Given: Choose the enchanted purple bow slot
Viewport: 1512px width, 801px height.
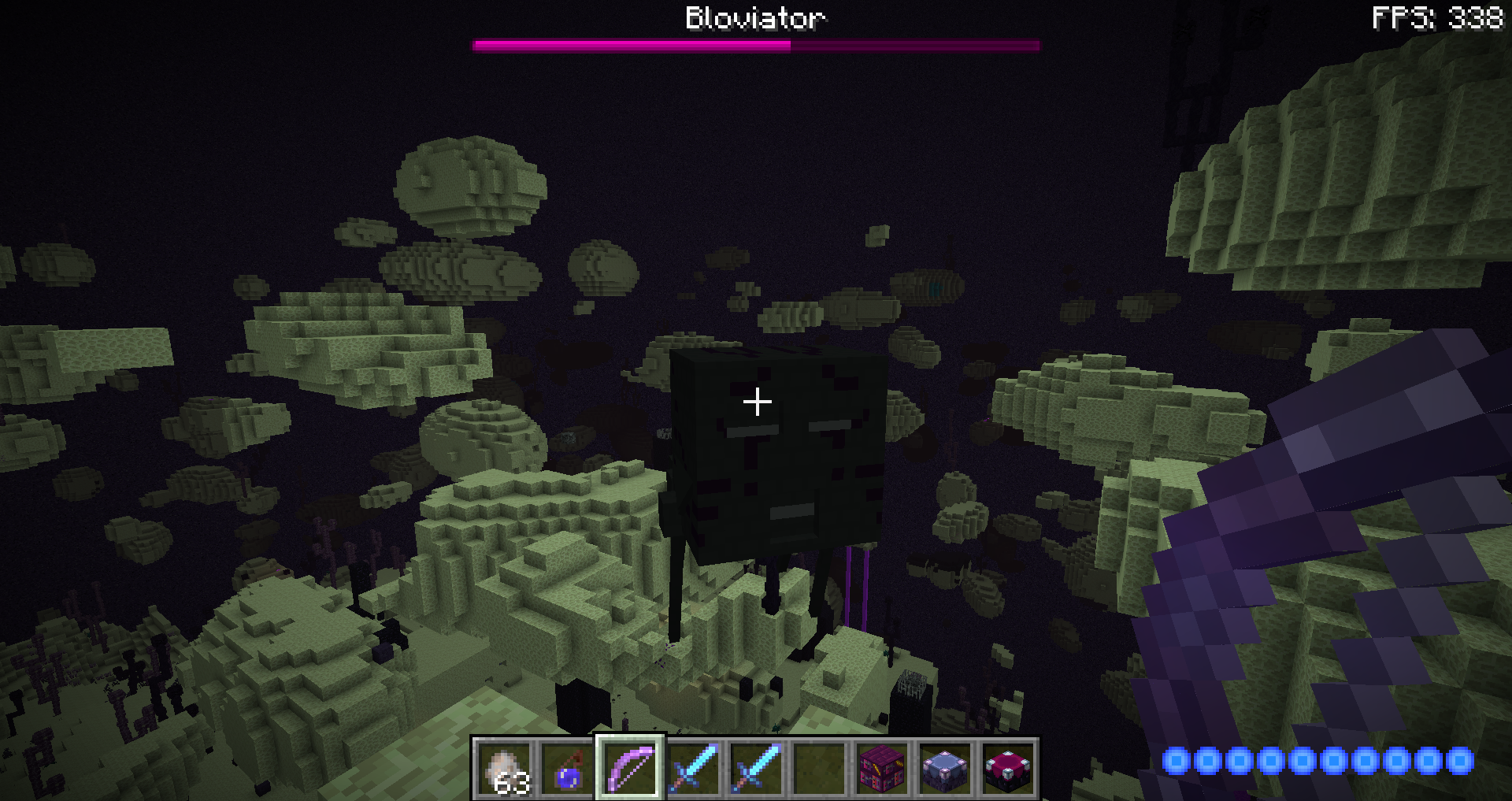Looking at the screenshot, I should 631,768.
